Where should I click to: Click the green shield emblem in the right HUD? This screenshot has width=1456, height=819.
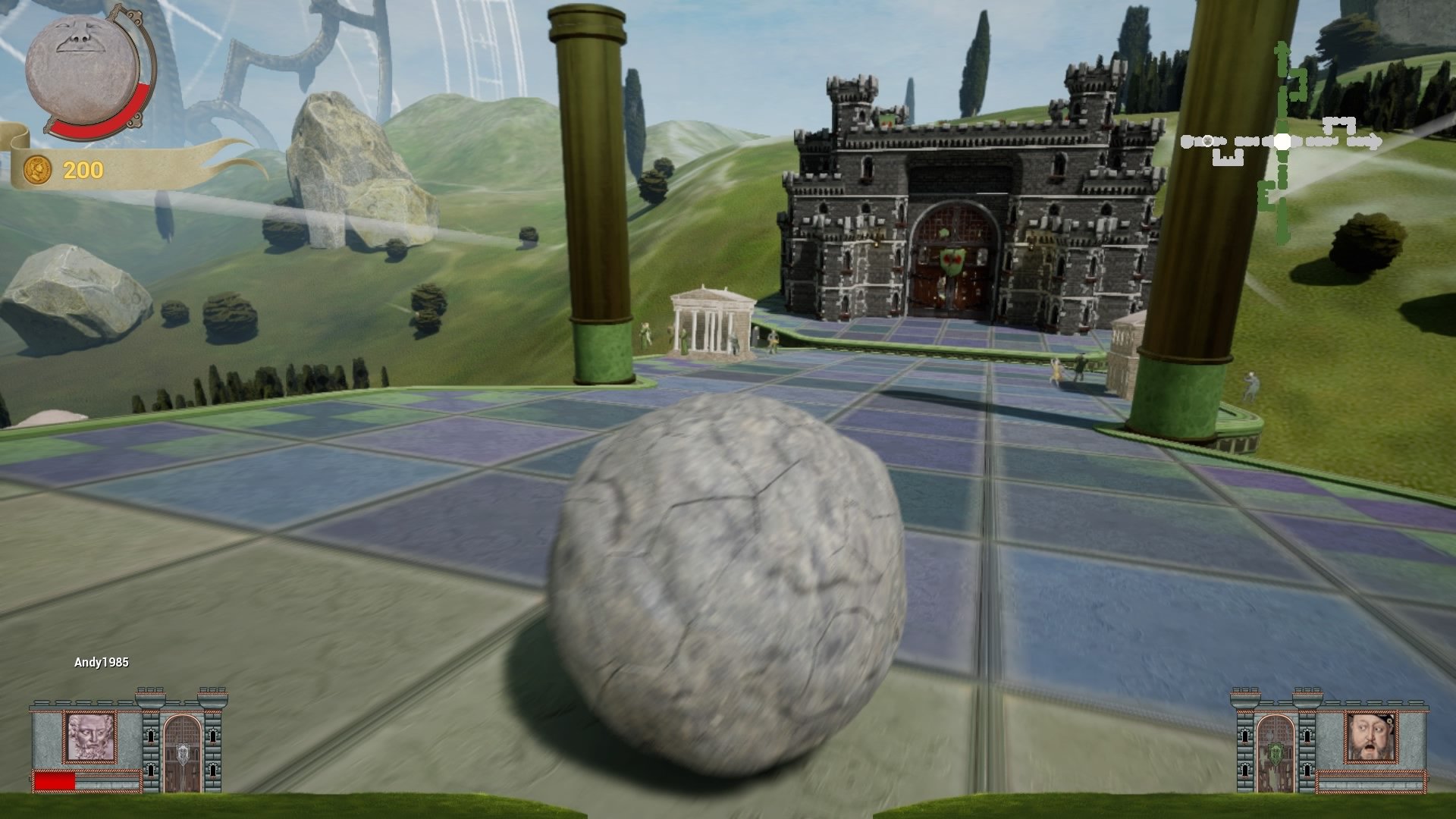(x=1276, y=754)
